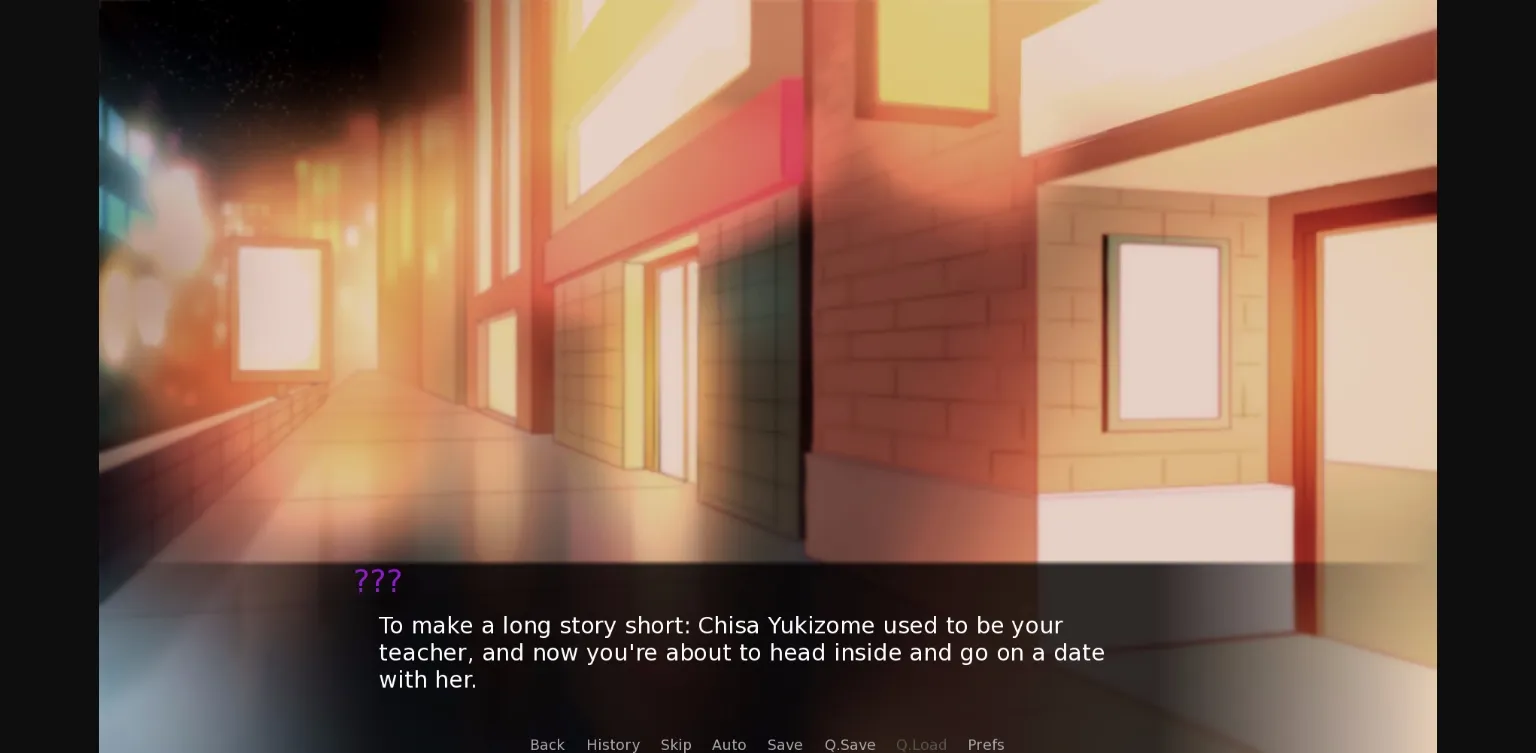The height and width of the screenshot is (753, 1536).
Task: Activate Skip from the quick menu
Action: [676, 744]
